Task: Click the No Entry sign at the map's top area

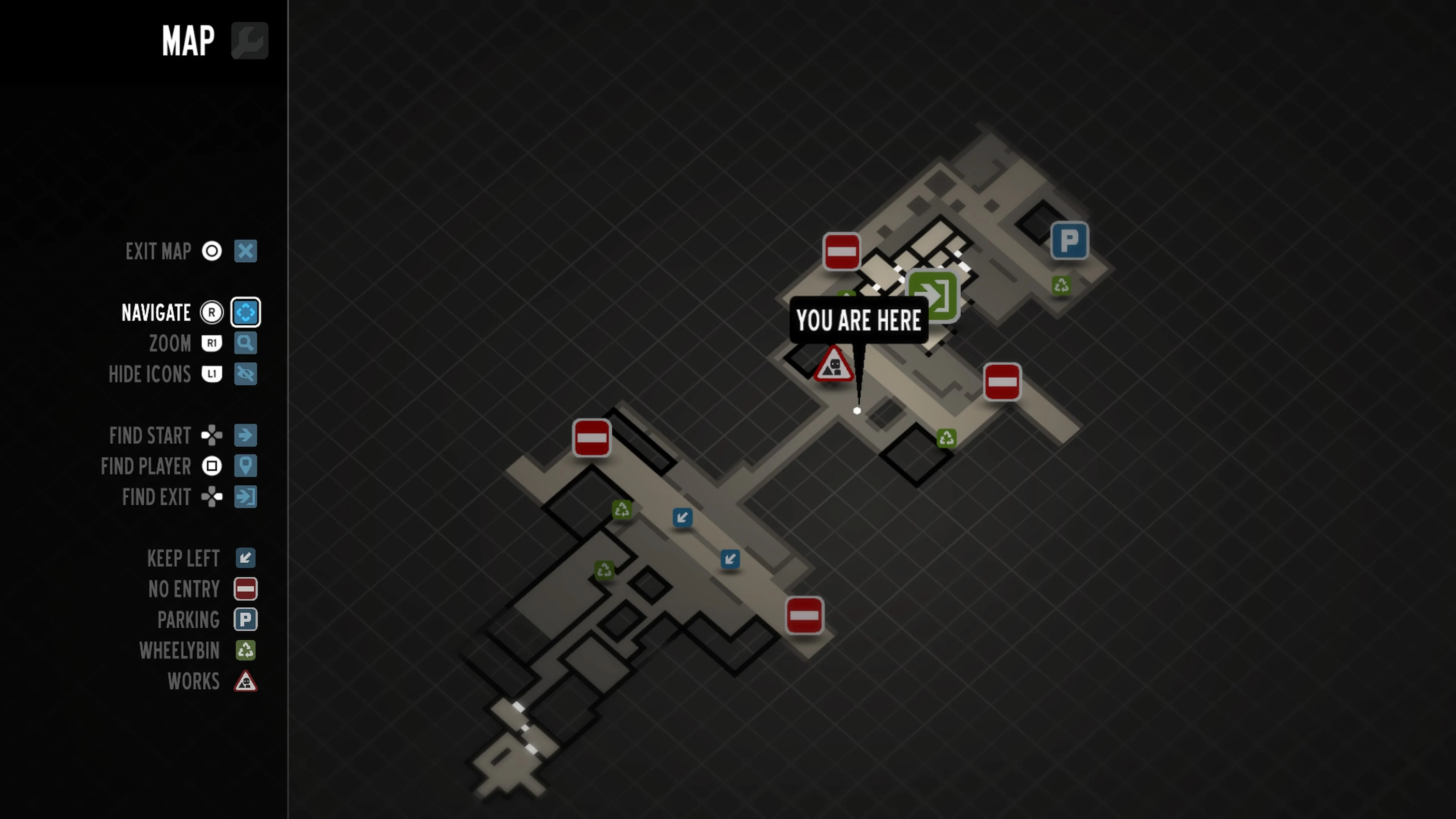Action: click(842, 250)
